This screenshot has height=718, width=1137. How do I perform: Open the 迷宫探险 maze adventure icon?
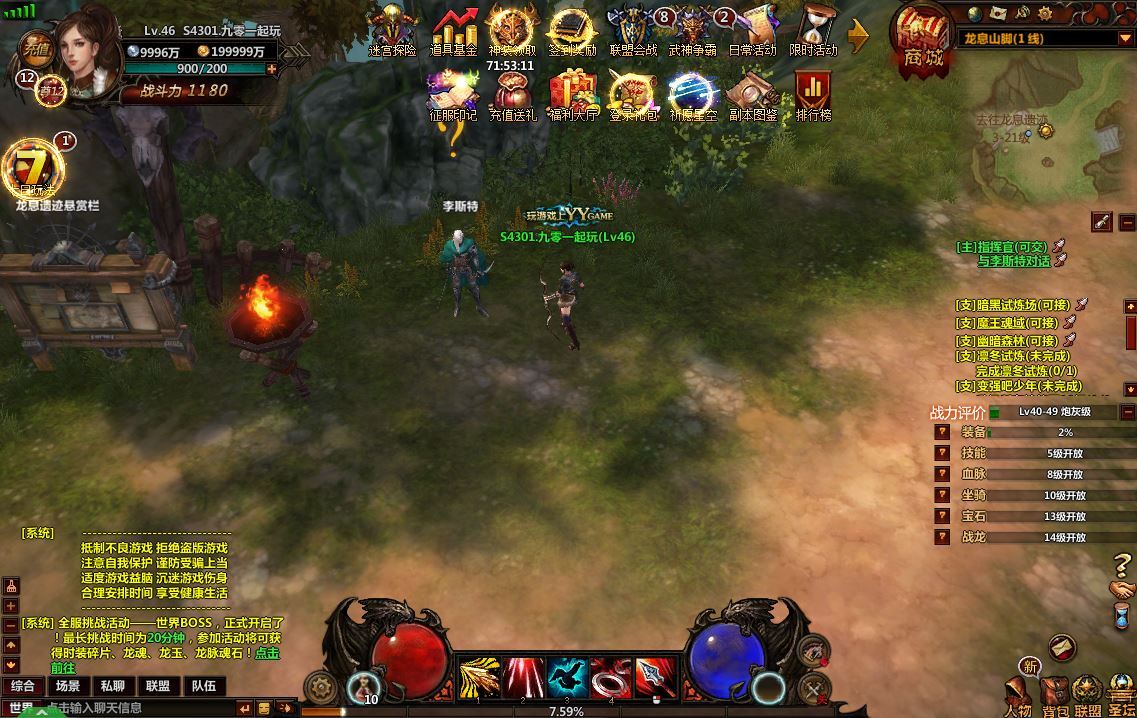coord(392,30)
